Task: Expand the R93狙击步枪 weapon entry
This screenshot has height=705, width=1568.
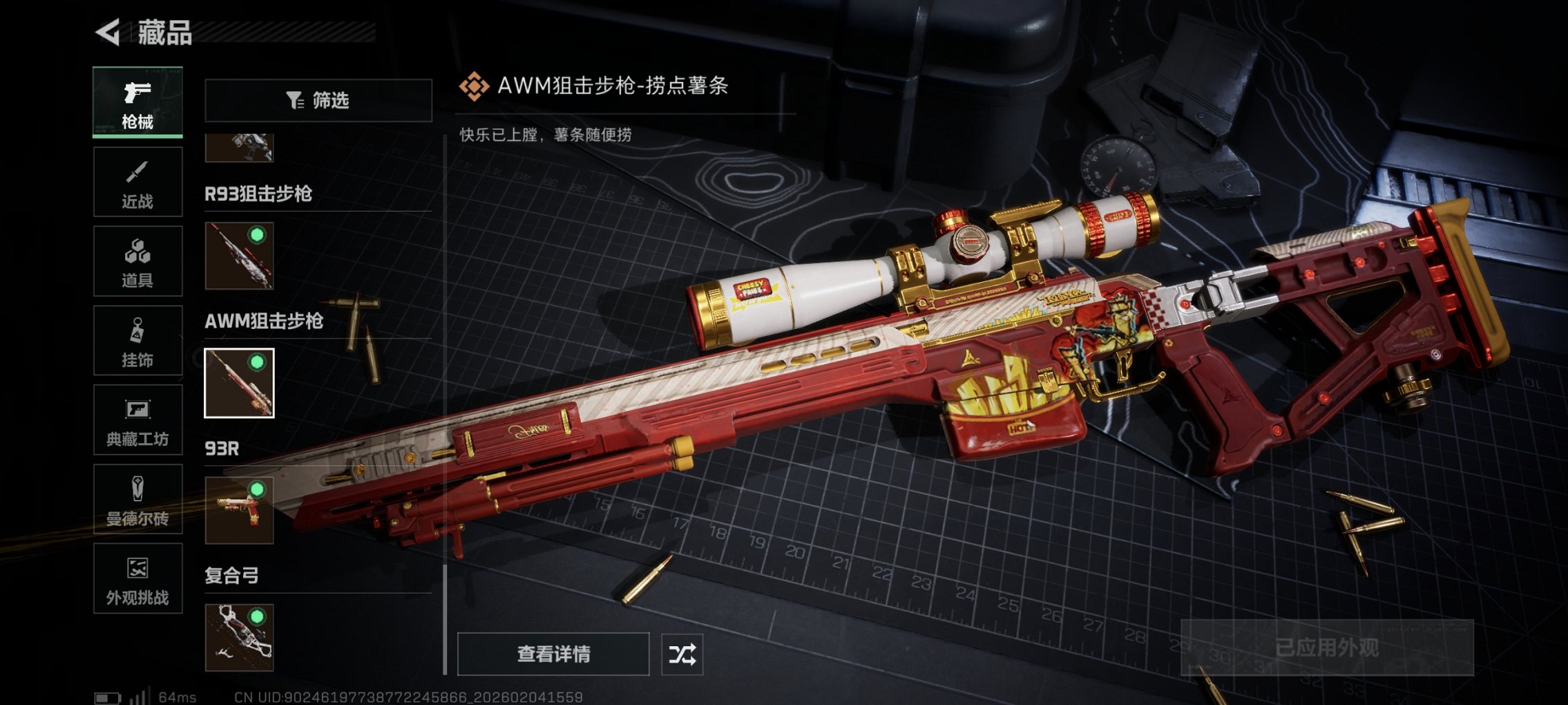Action: [262, 194]
